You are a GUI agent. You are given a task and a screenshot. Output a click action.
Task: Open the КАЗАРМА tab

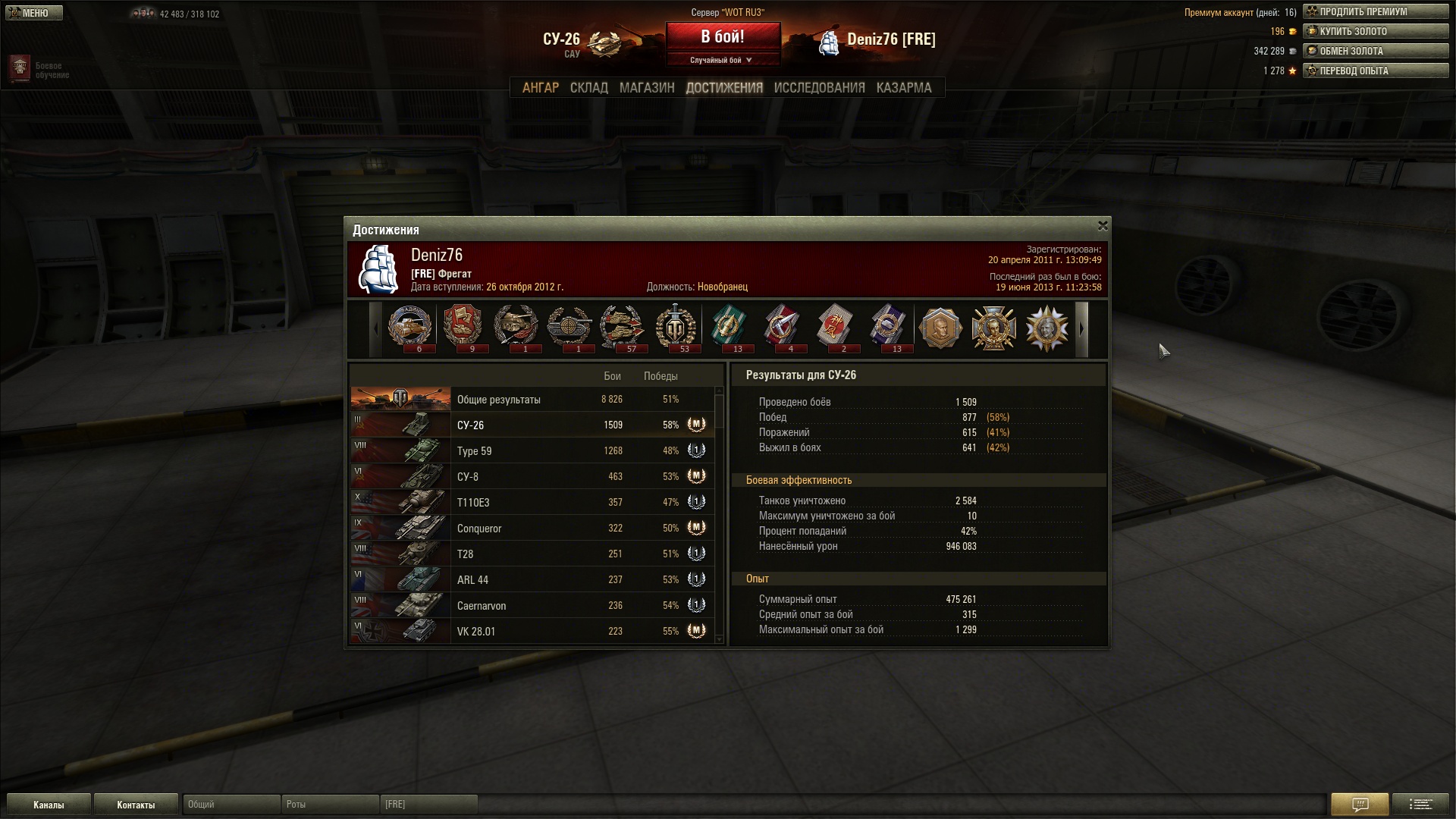point(903,88)
